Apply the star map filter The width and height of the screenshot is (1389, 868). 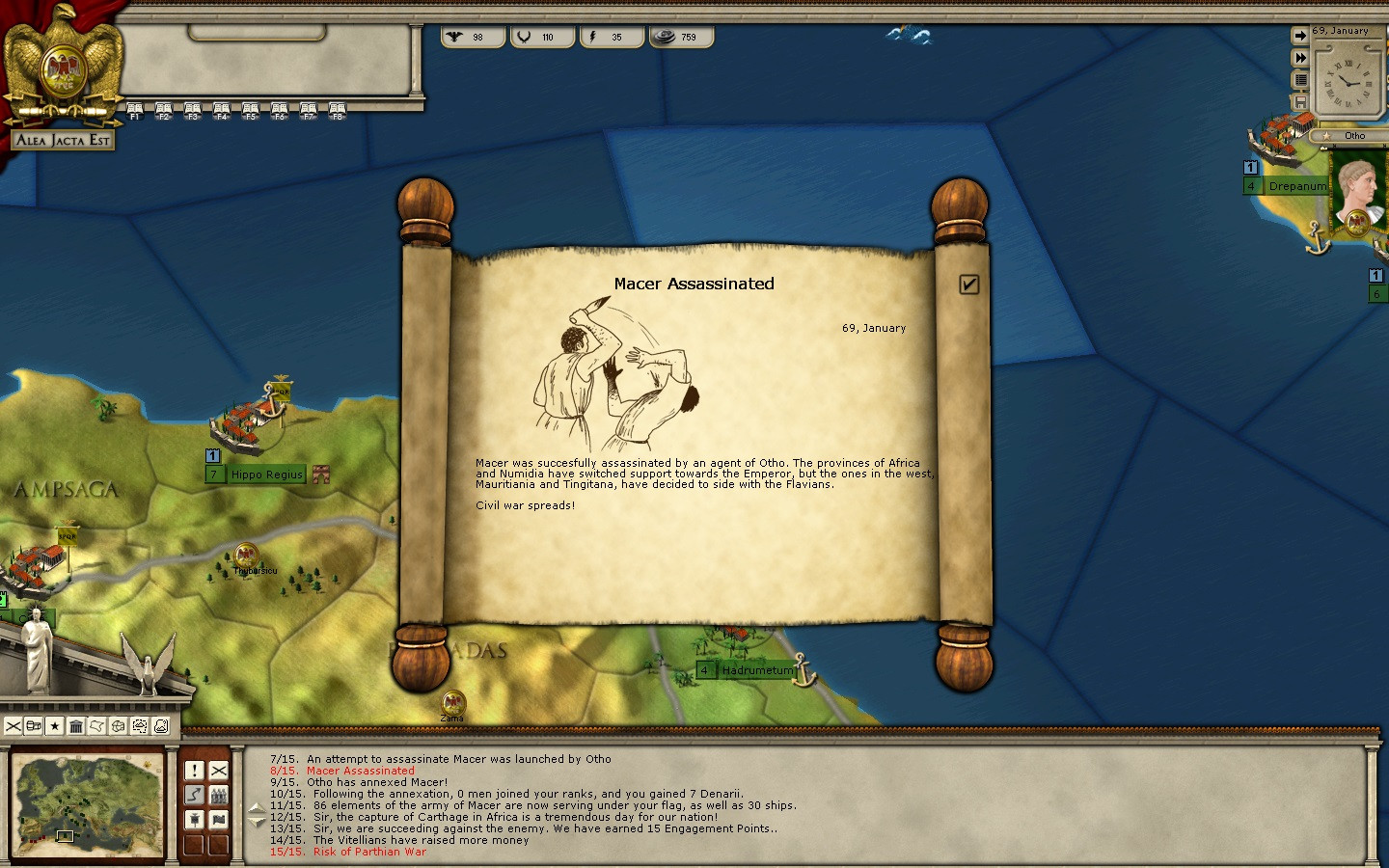(55, 726)
